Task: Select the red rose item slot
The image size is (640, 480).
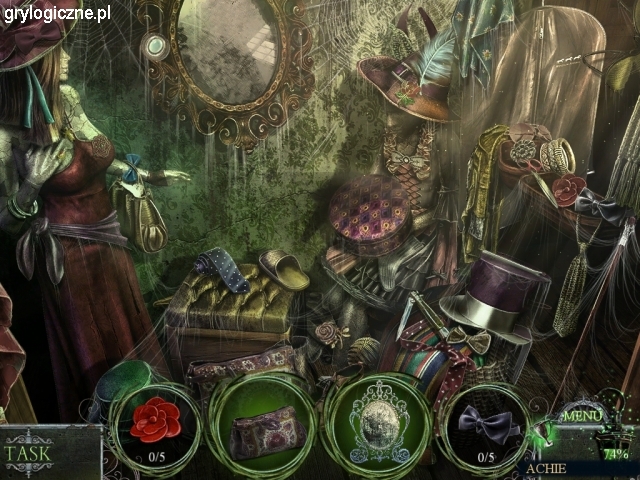Action: pyautogui.click(x=155, y=427)
